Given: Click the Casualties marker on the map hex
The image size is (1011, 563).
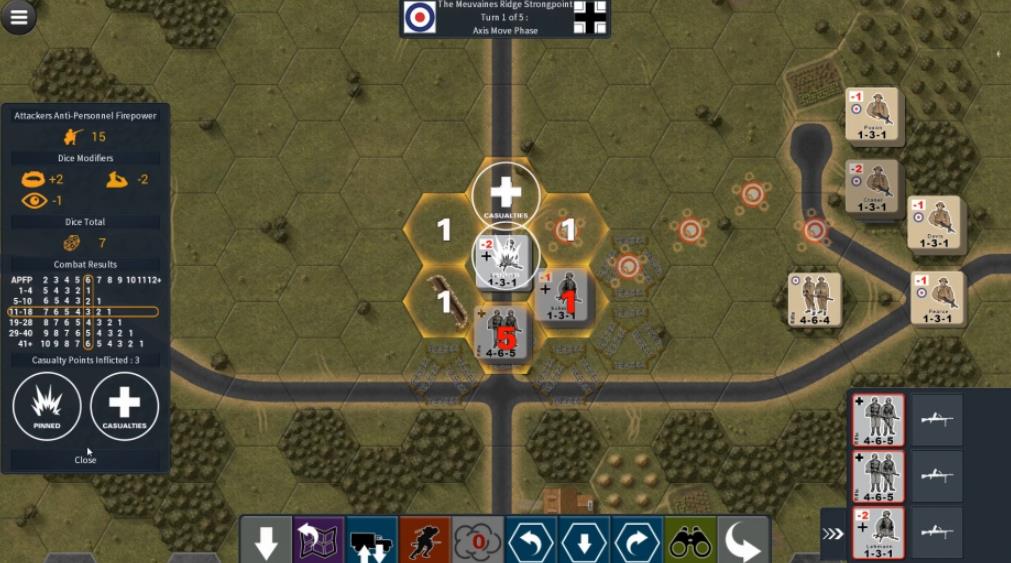Looking at the screenshot, I should point(506,194).
